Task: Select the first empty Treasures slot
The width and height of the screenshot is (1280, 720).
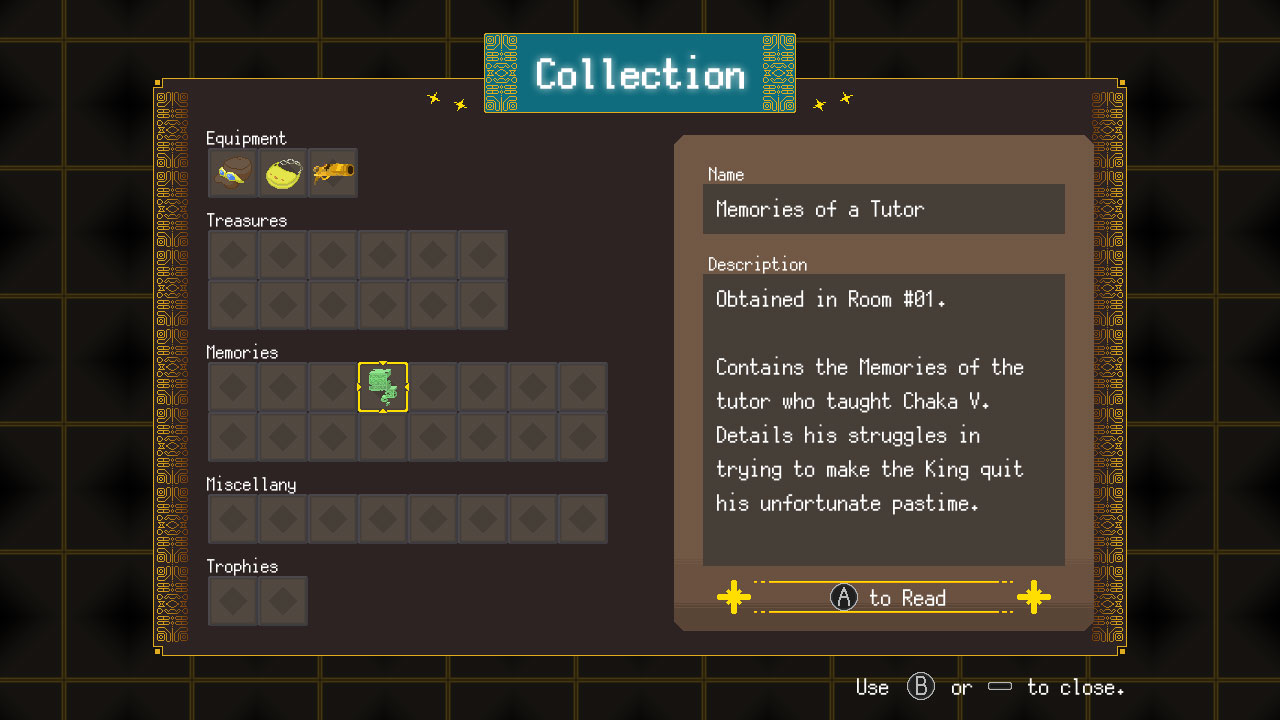Action: (x=232, y=254)
